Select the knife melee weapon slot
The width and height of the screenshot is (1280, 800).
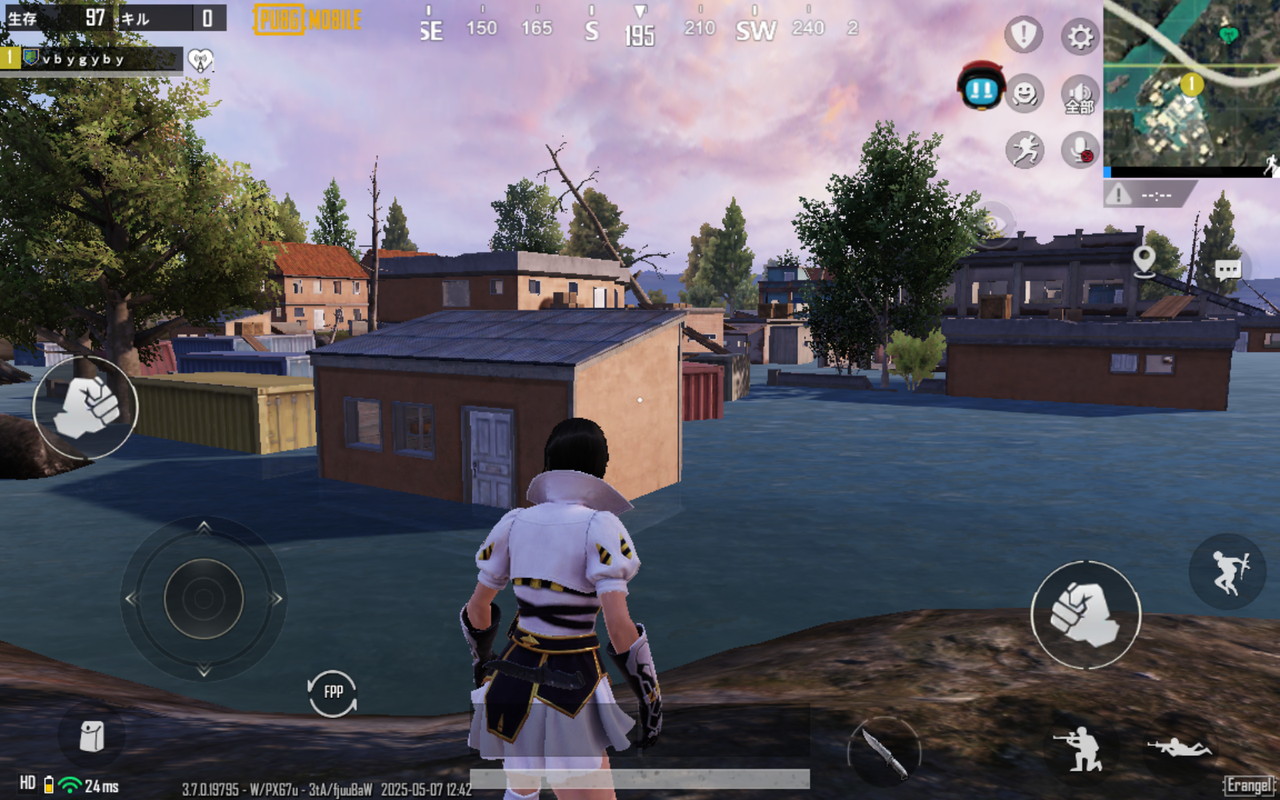pyautogui.click(x=884, y=751)
